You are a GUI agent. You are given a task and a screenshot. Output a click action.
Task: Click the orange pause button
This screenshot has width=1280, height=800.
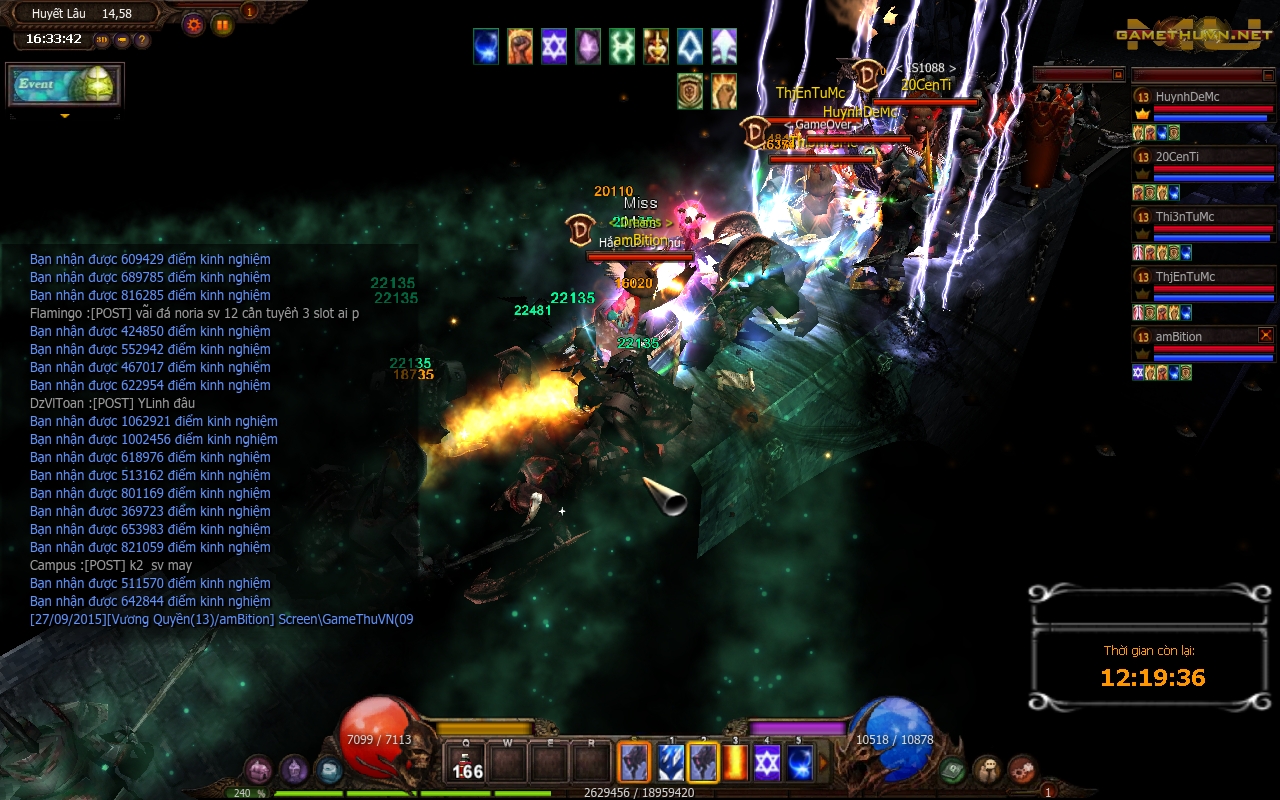(222, 24)
